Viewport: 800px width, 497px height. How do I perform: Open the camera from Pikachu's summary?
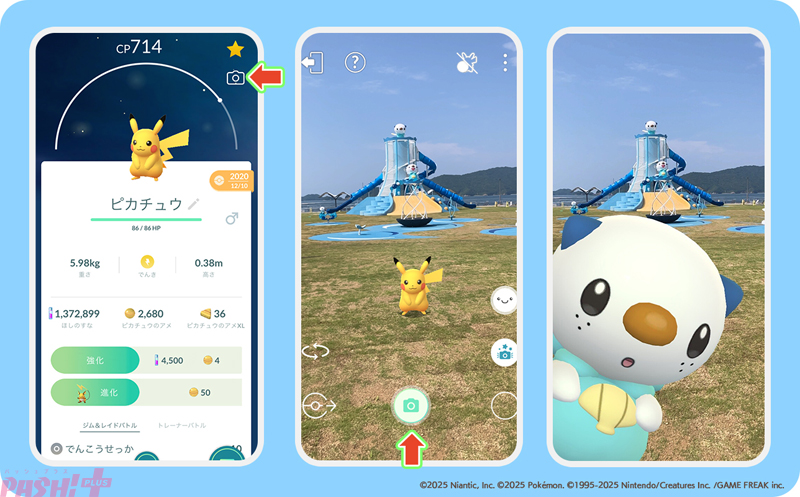coord(236,77)
